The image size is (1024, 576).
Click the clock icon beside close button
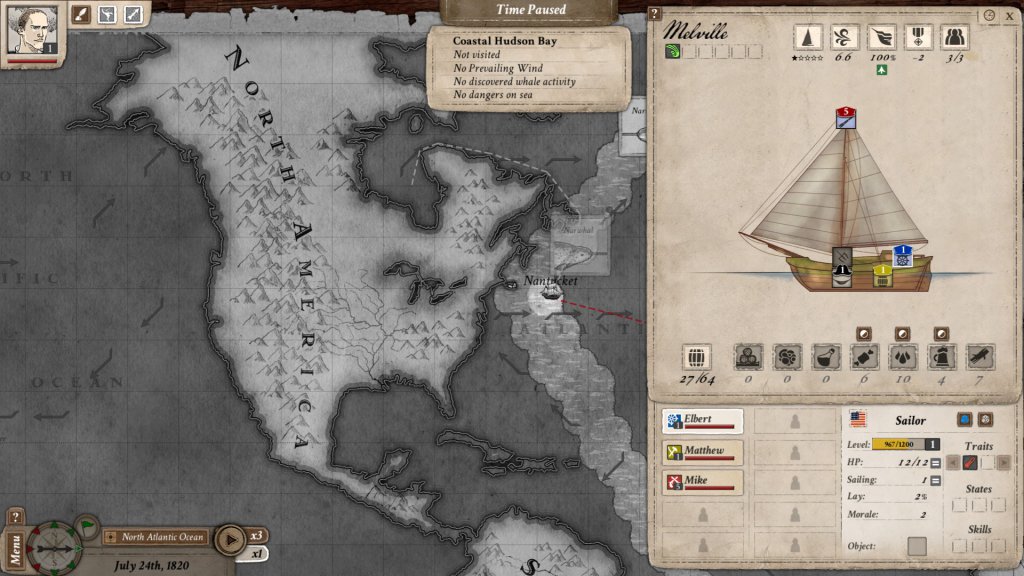point(989,16)
